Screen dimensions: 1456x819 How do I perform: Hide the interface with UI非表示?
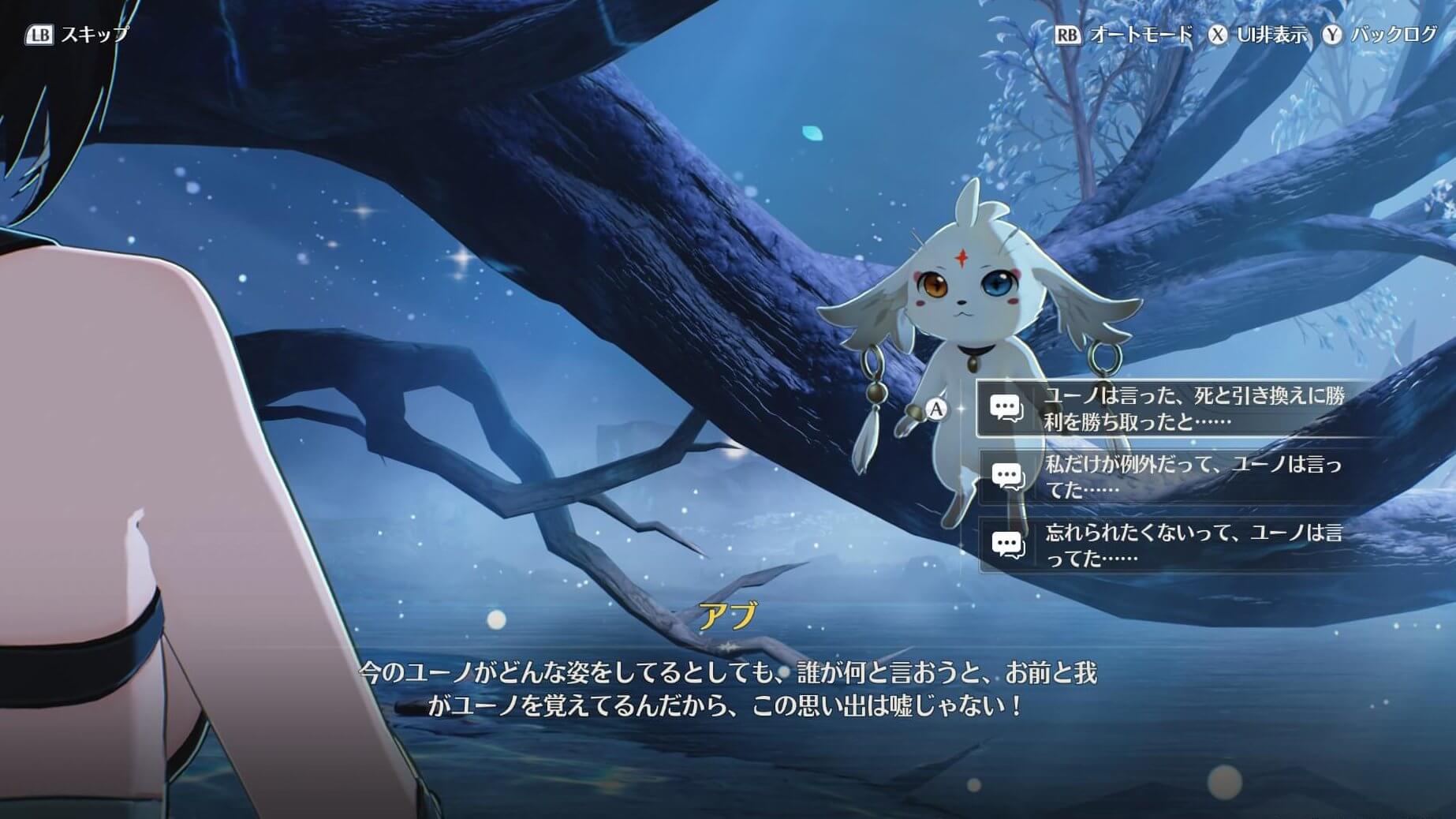click(x=1259, y=35)
